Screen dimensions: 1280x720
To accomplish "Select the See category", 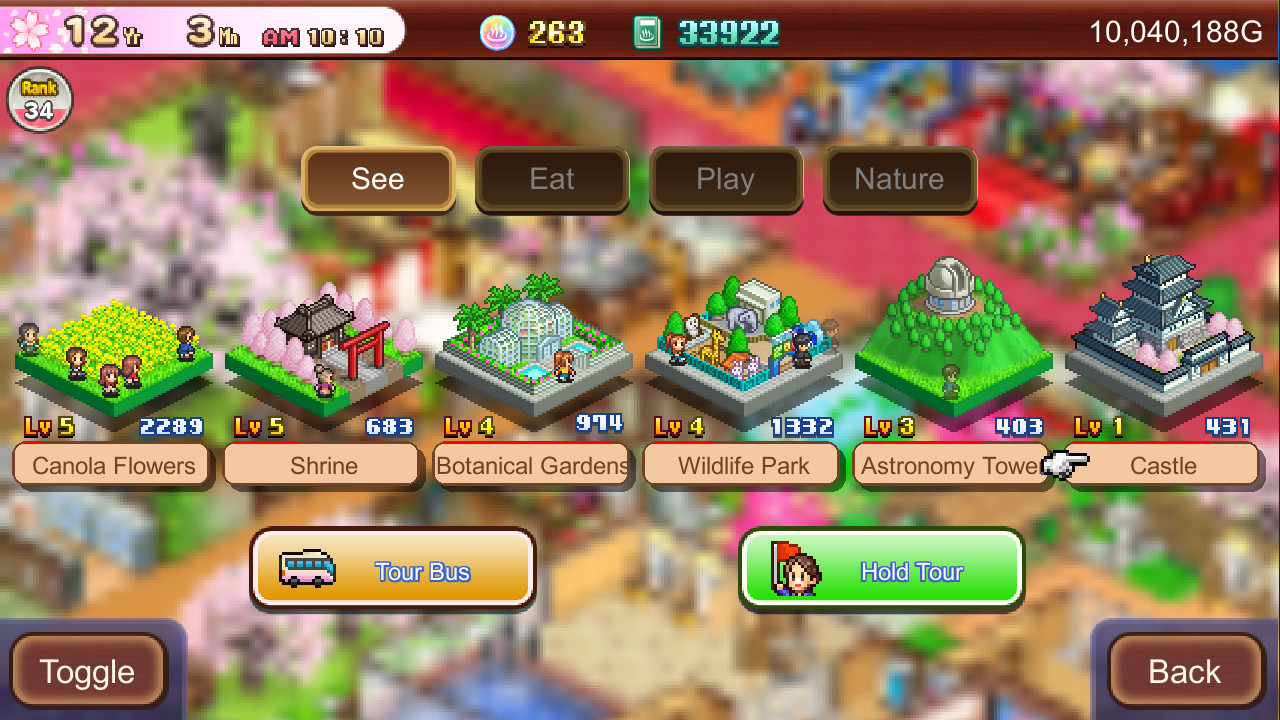I will pyautogui.click(x=378, y=179).
